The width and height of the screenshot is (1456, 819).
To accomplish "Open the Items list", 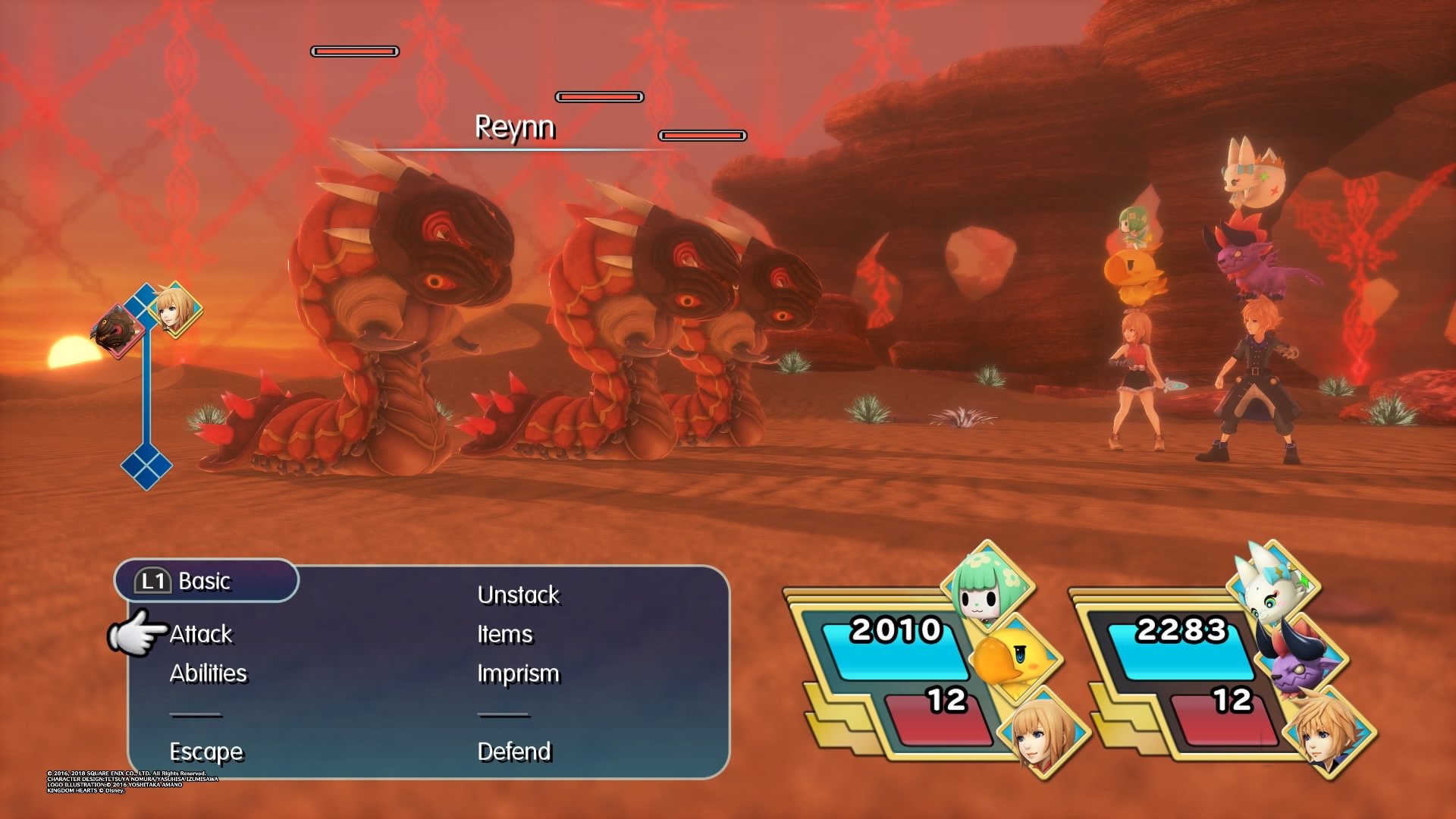I will [506, 634].
